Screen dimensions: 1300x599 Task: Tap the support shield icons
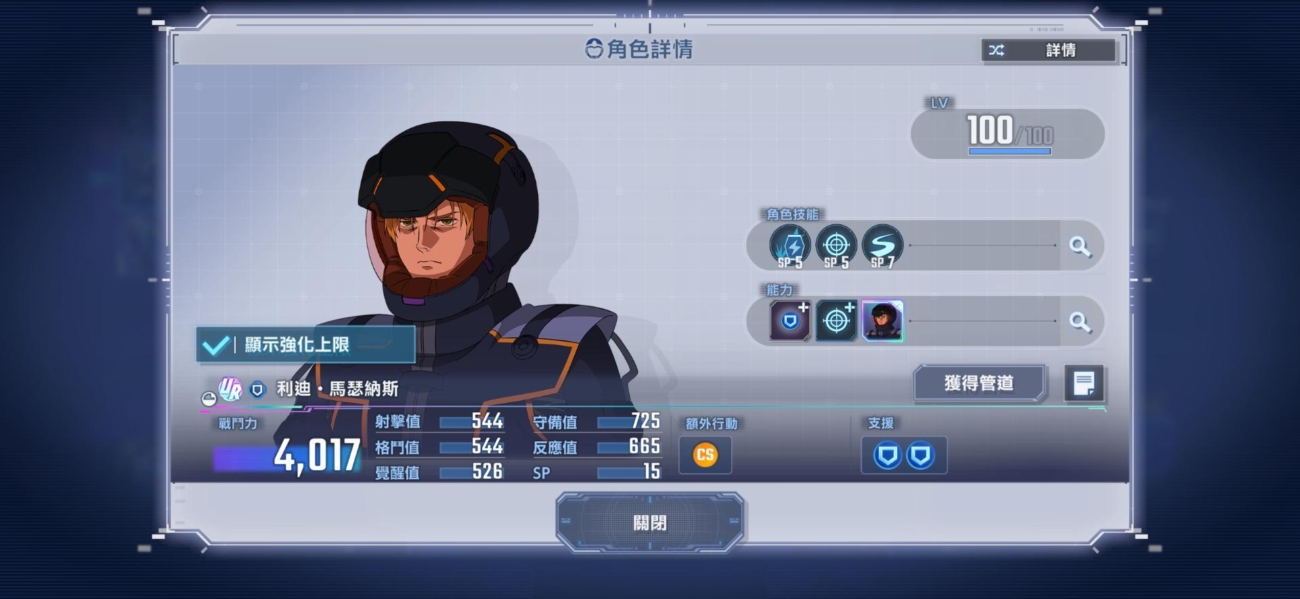[x=904, y=456]
